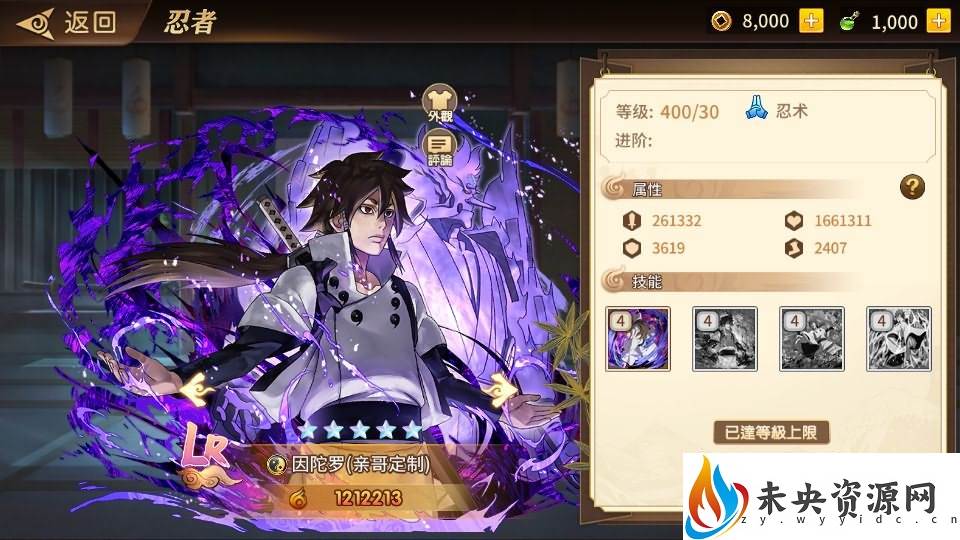
Task: Switch to previous ninja with left arrow
Action: tap(193, 385)
